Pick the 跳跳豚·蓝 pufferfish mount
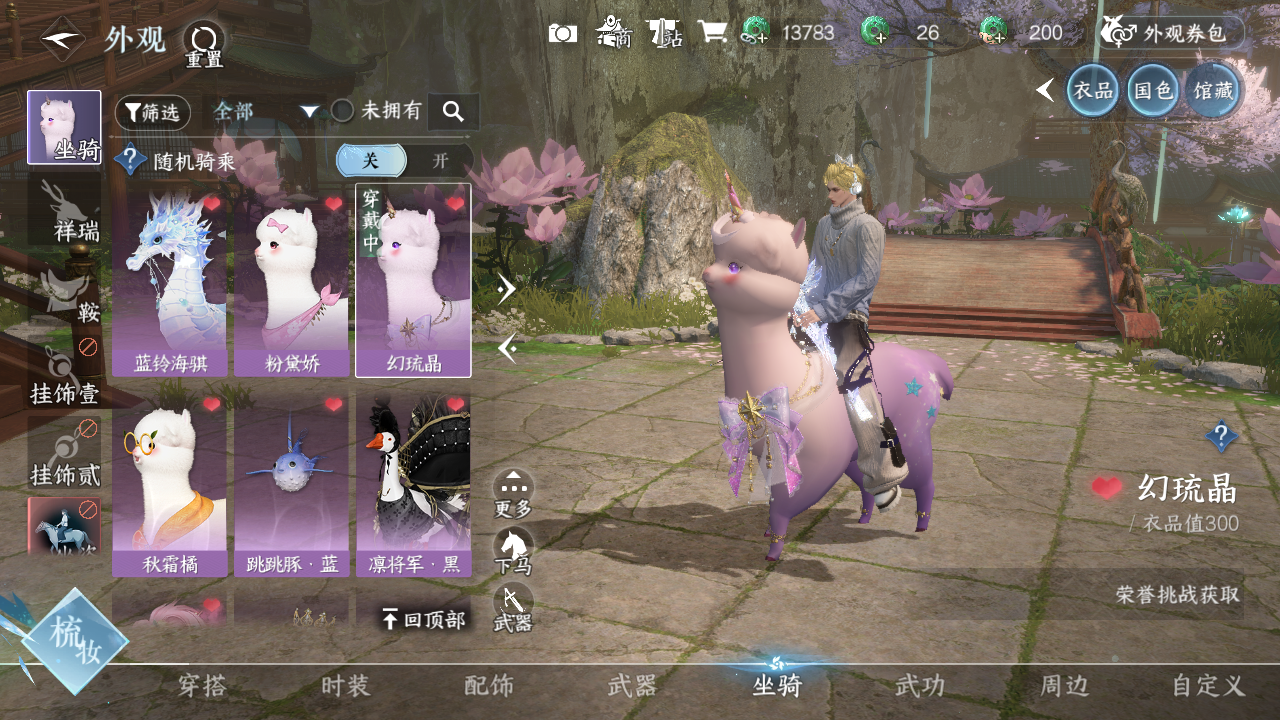Screen dimensions: 1280x720 click(x=291, y=485)
